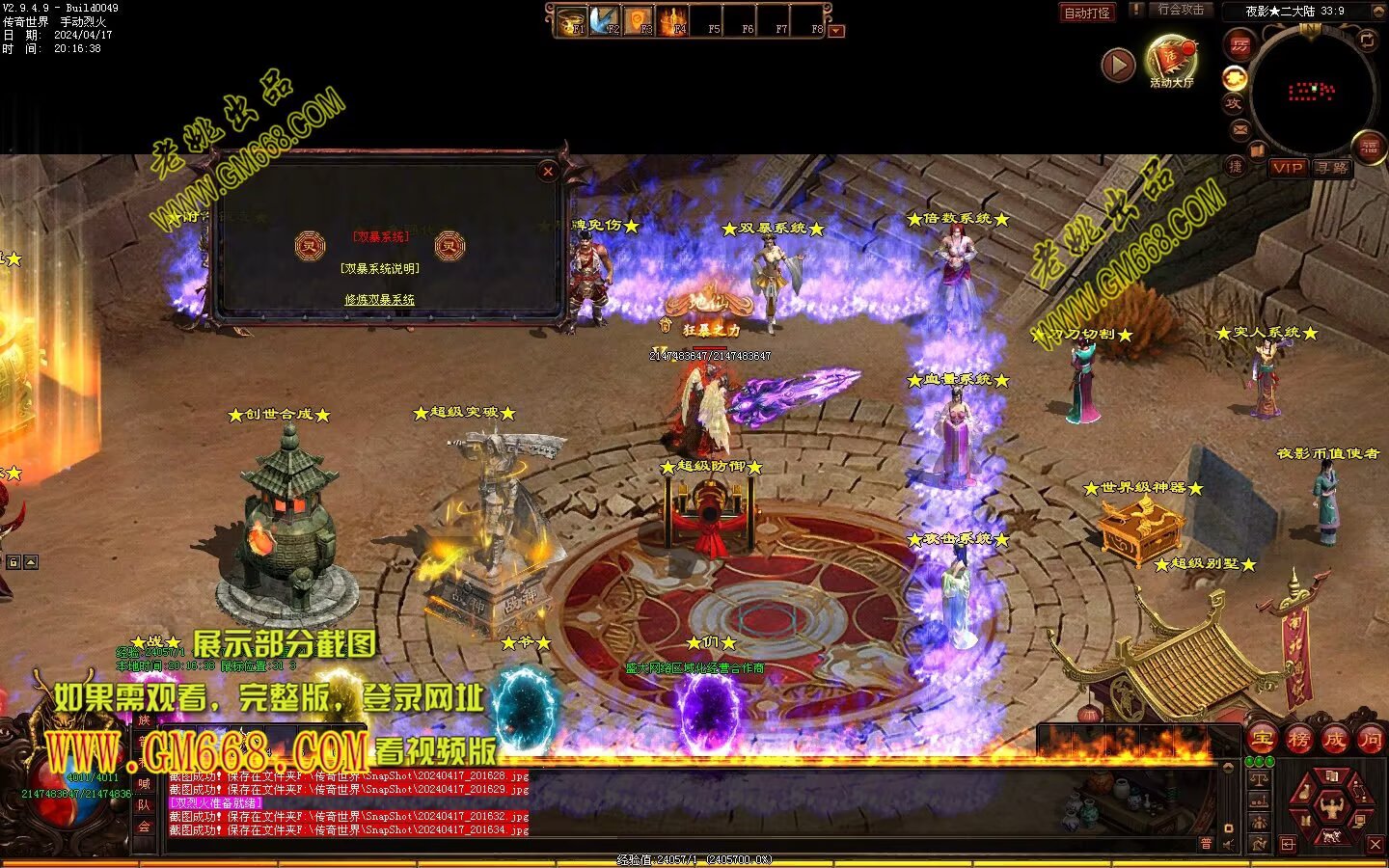This screenshot has height=868, width=1389.
Task: Open the VIP panel
Action: tap(1287, 168)
